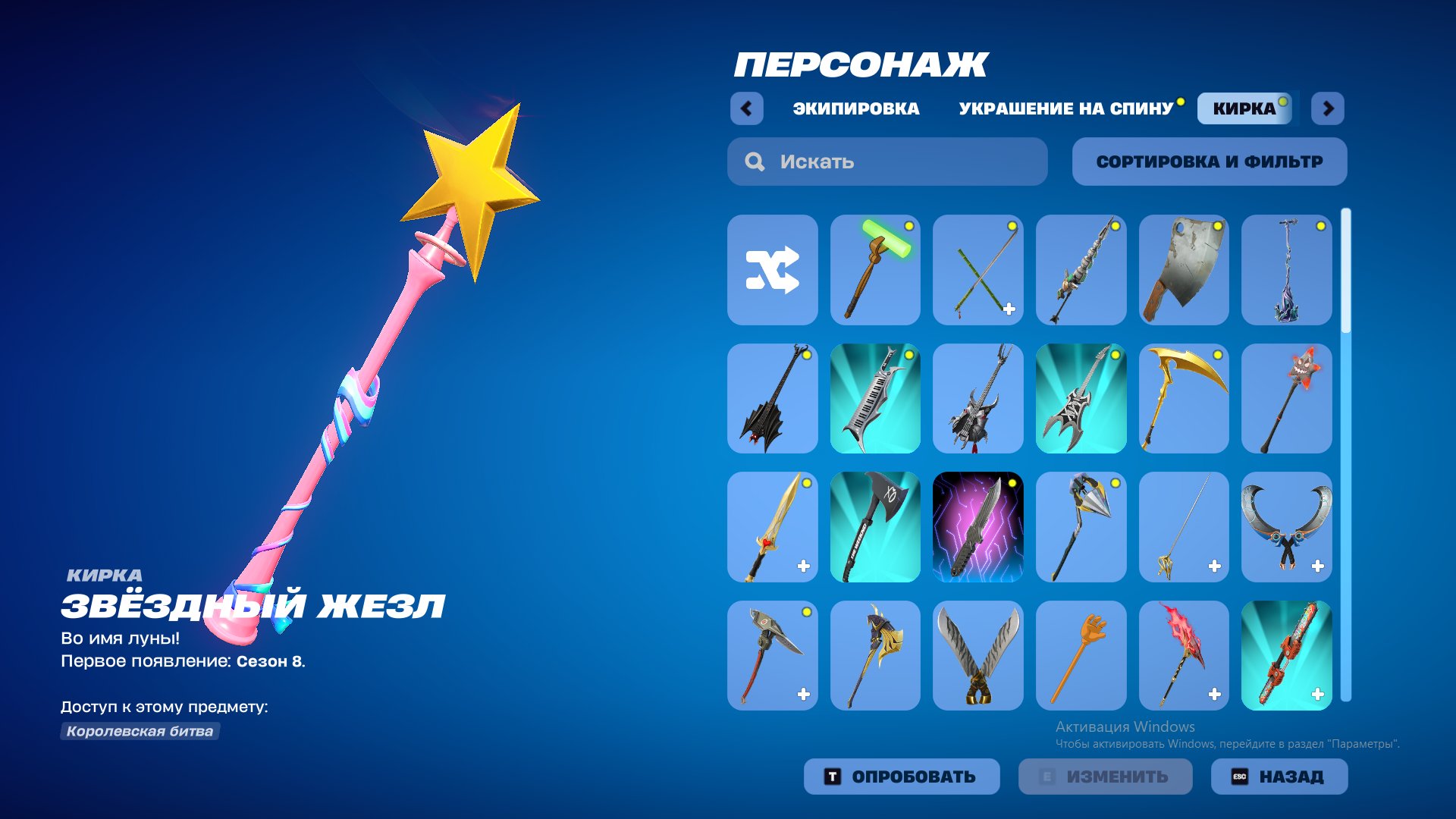1456x819 pixels.
Task: Select the black bat-wing guitar pickaxe
Action: (x=772, y=398)
